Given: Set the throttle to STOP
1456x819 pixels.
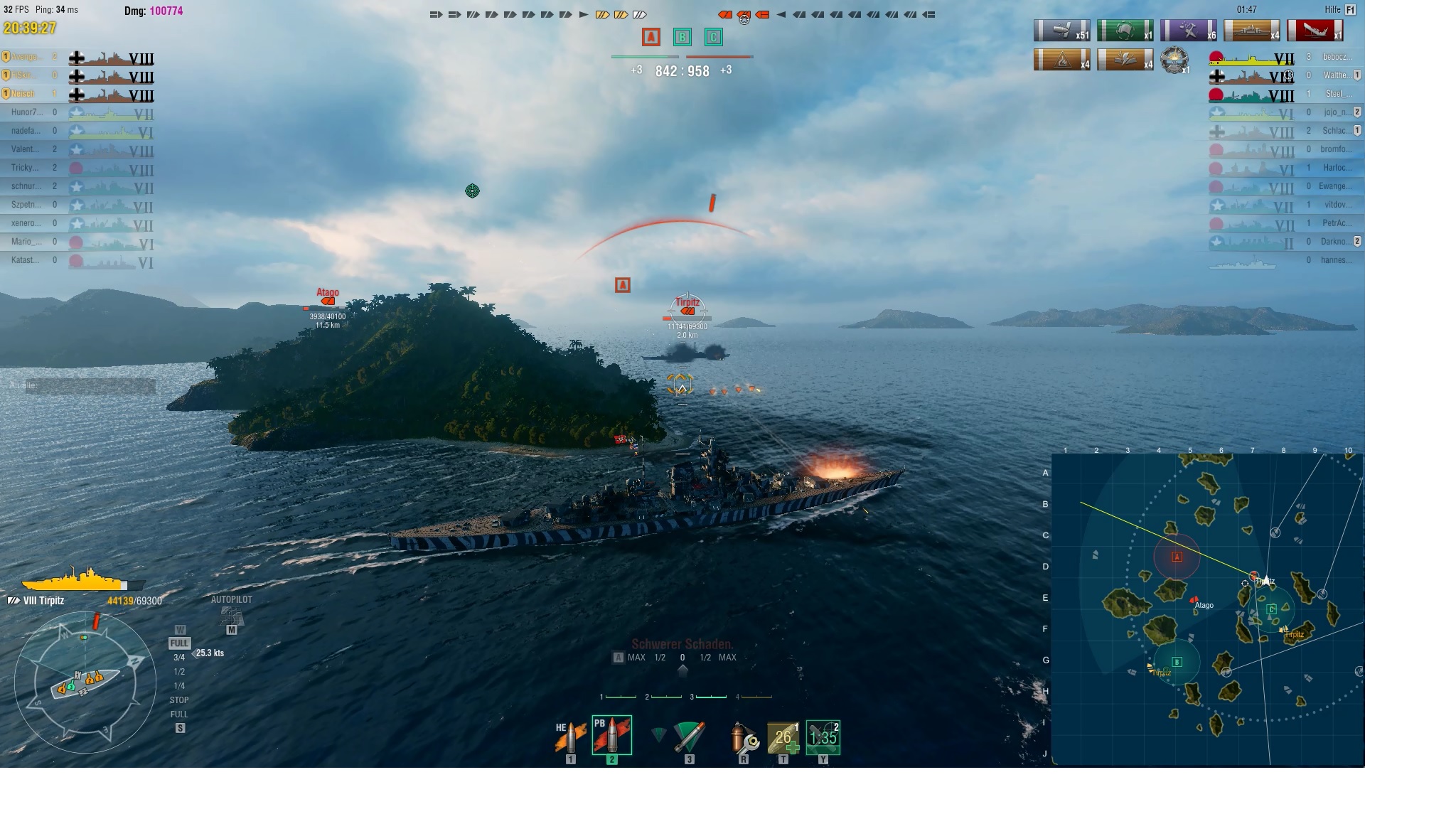Looking at the screenshot, I should [x=180, y=700].
